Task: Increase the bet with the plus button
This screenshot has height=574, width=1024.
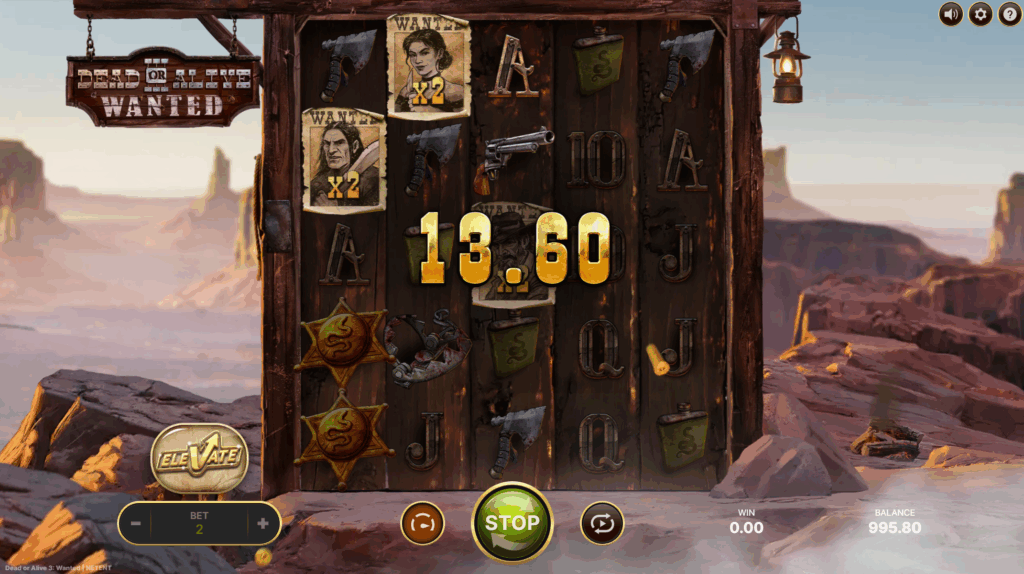Action: point(263,523)
